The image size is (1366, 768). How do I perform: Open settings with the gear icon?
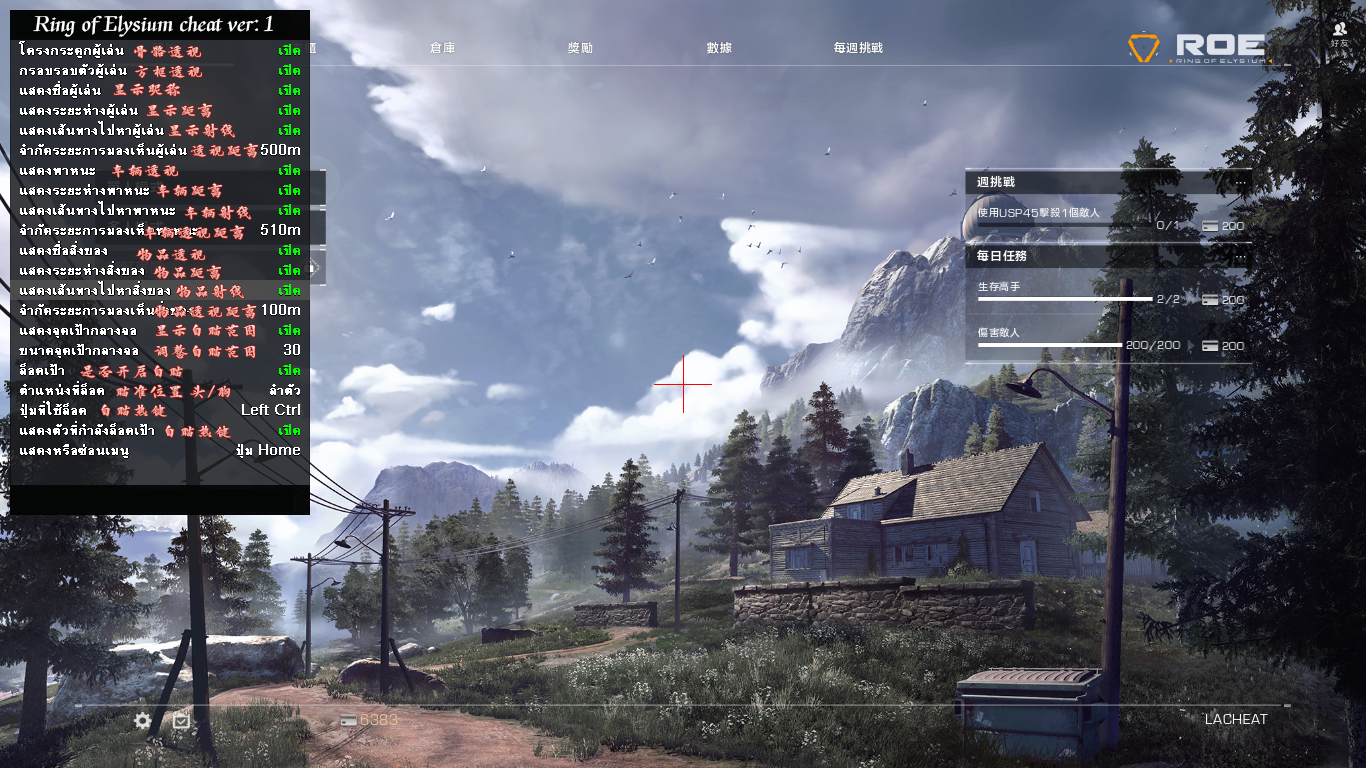(x=143, y=720)
